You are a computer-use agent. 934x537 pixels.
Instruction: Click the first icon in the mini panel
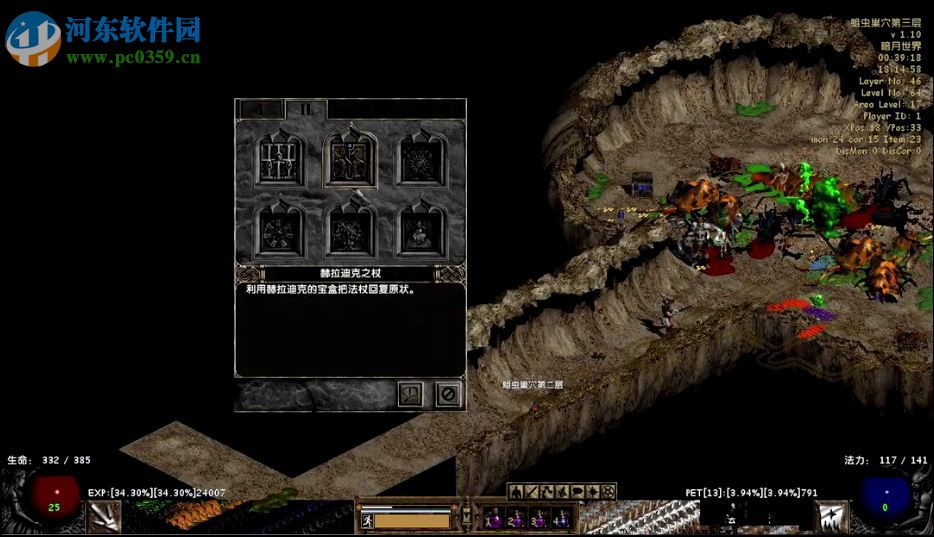click(515, 491)
